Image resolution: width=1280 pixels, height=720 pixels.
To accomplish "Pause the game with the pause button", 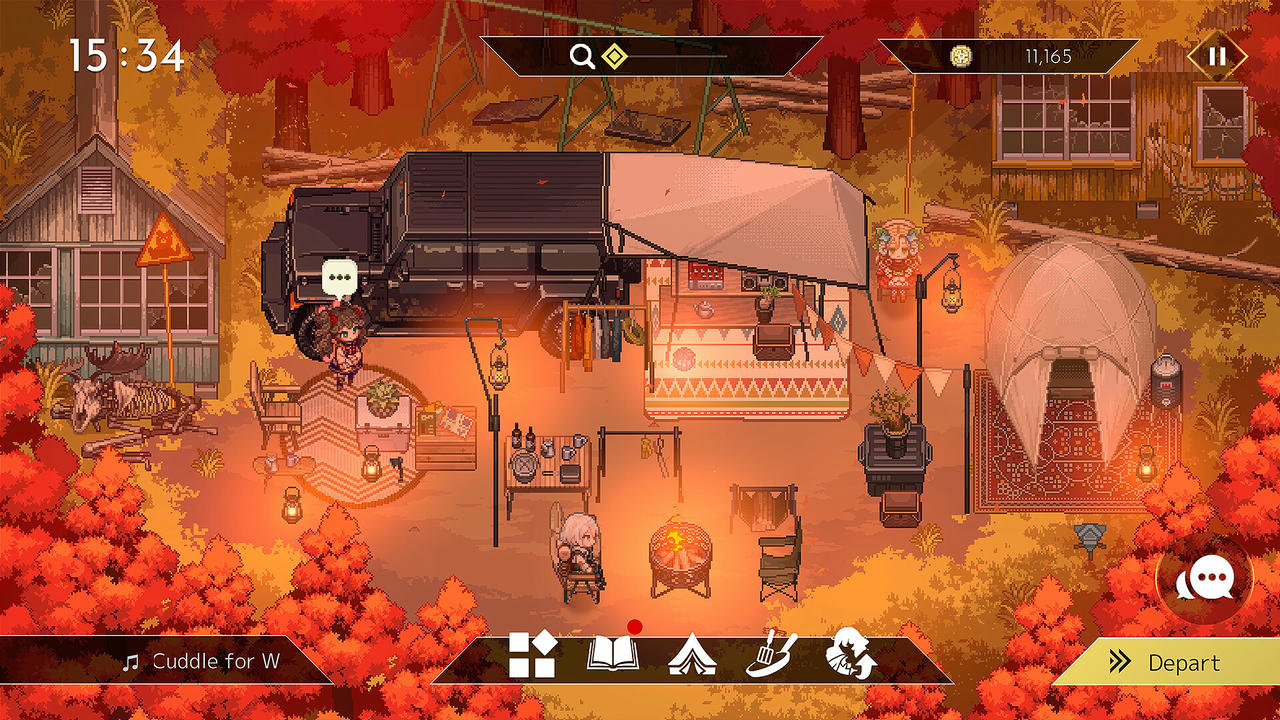I will (x=1217, y=57).
